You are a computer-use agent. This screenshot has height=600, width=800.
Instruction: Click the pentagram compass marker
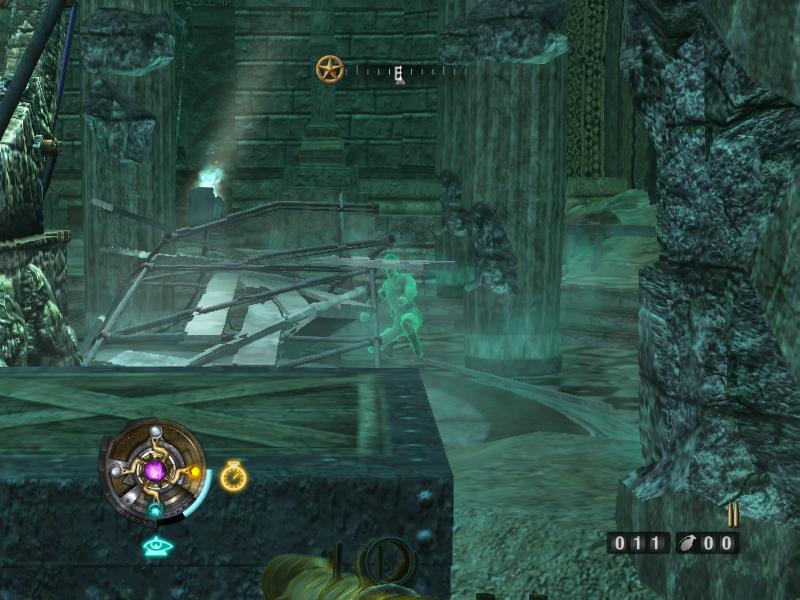(x=329, y=69)
